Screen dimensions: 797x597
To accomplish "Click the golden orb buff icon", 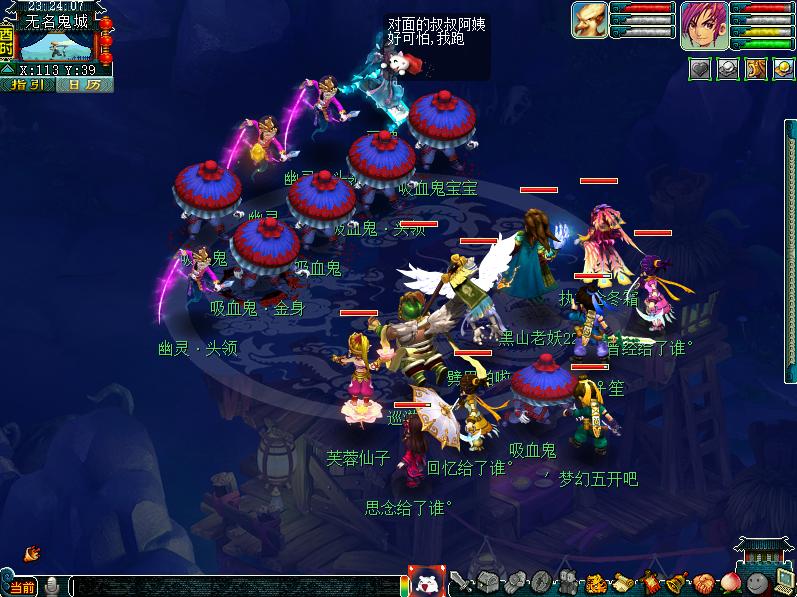I will tap(783, 68).
